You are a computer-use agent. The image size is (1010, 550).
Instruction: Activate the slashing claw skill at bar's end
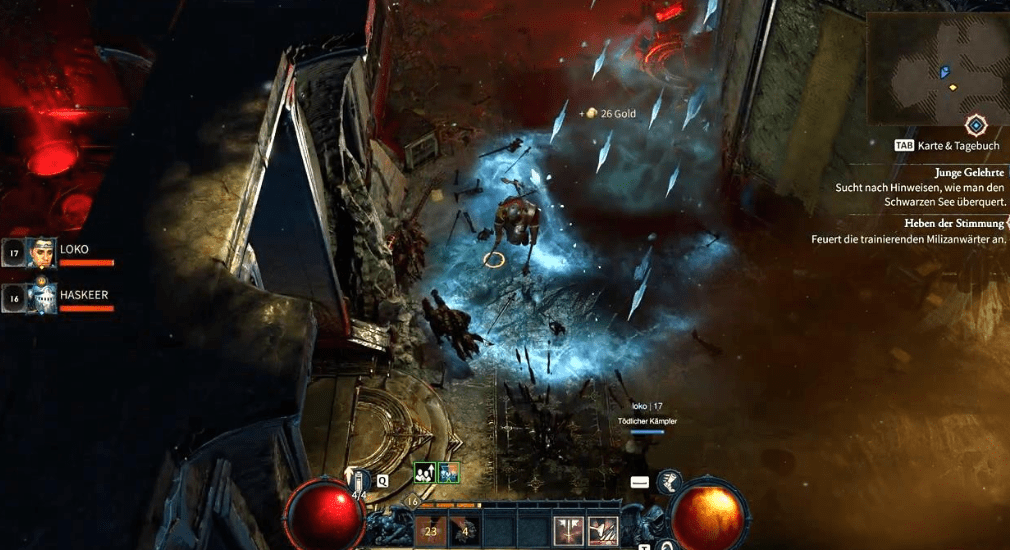[x=602, y=531]
